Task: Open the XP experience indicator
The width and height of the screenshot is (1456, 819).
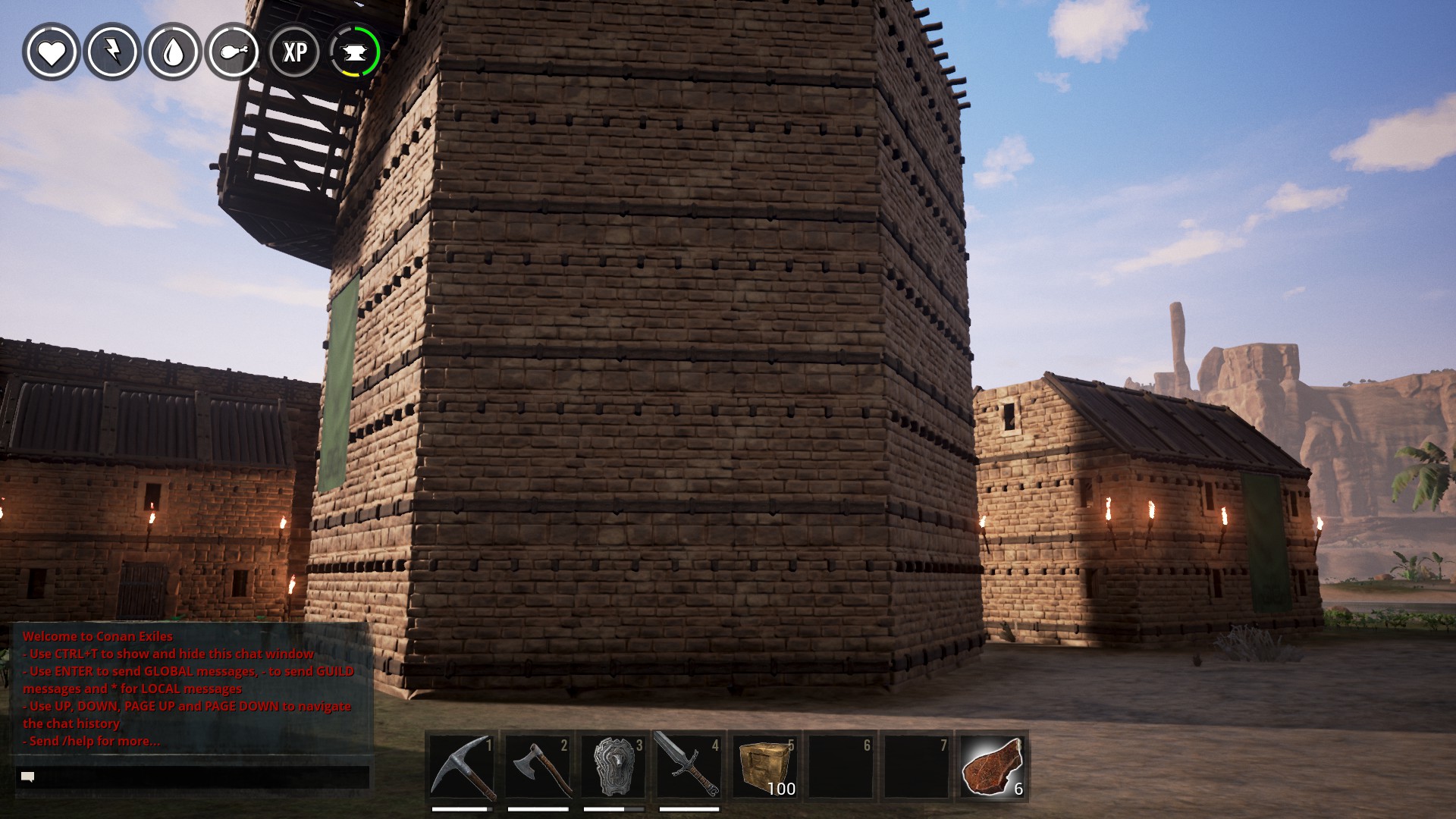Action: (x=294, y=52)
